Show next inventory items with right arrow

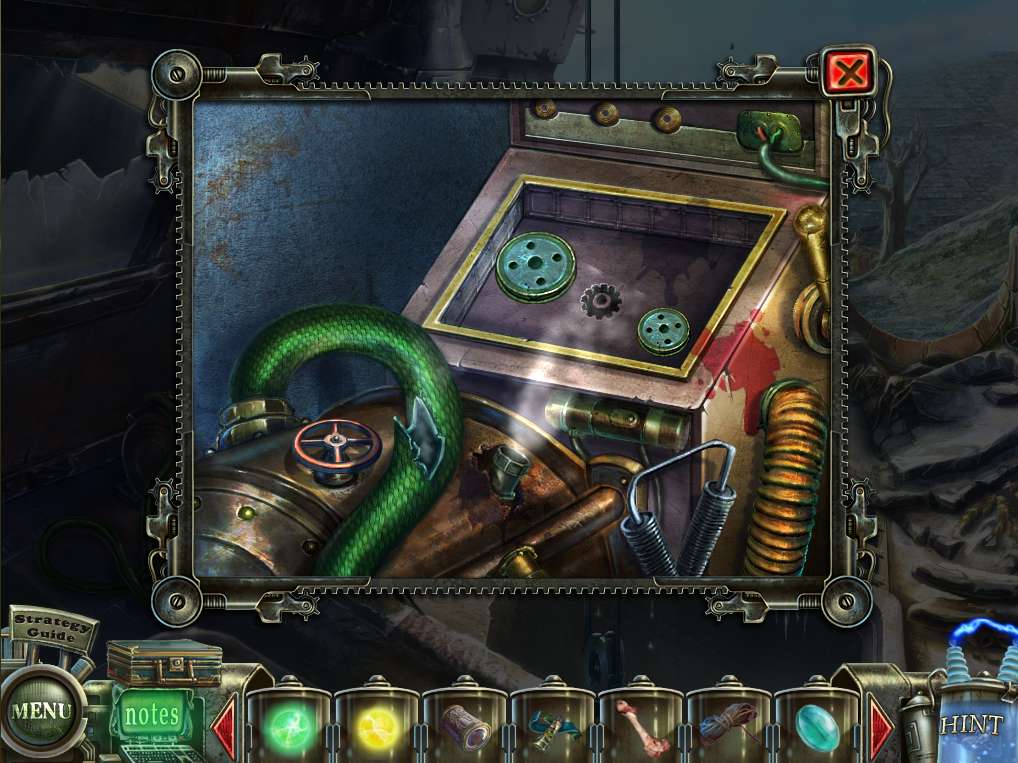click(881, 723)
